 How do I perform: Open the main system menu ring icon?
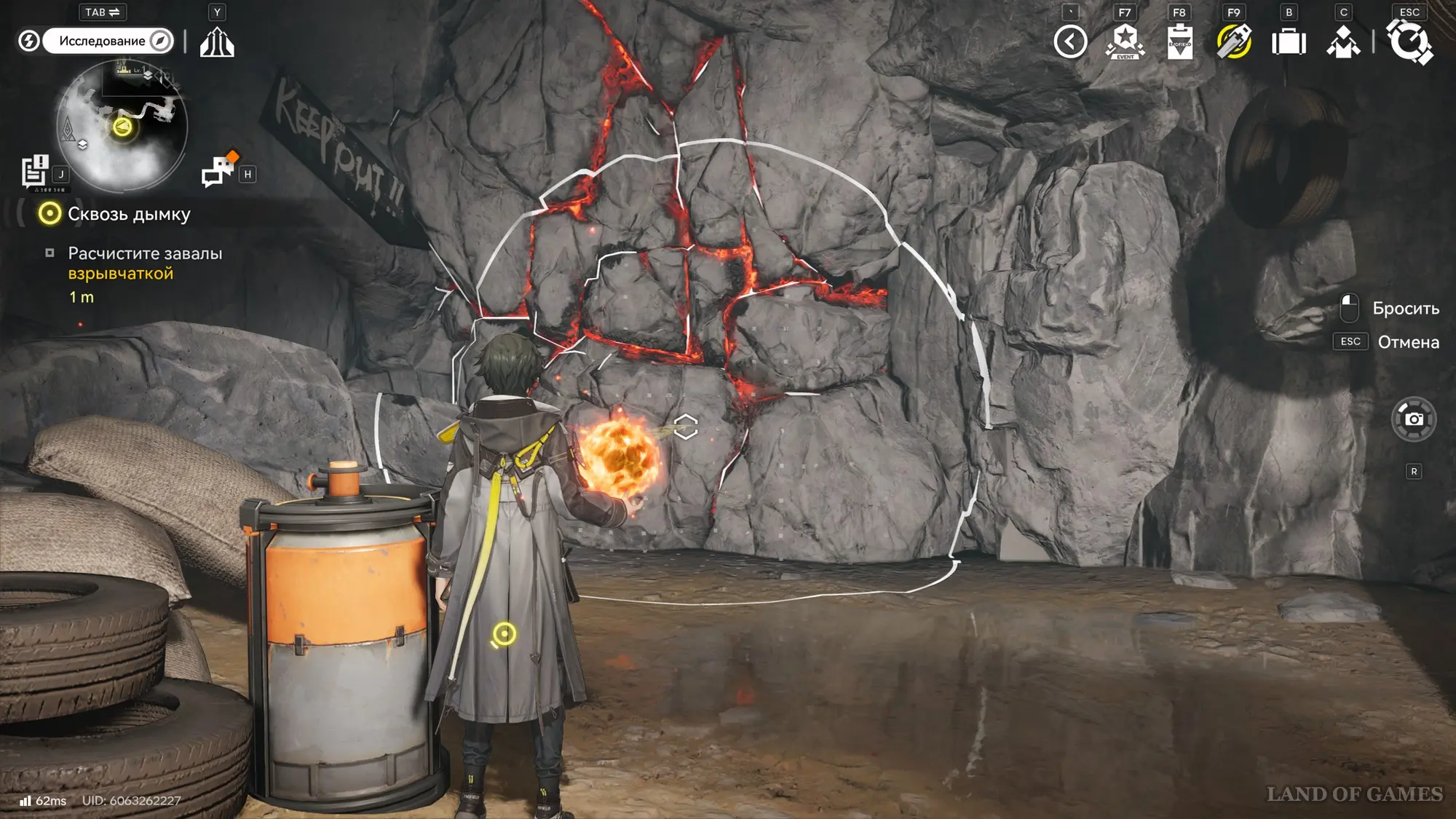coord(1409,41)
